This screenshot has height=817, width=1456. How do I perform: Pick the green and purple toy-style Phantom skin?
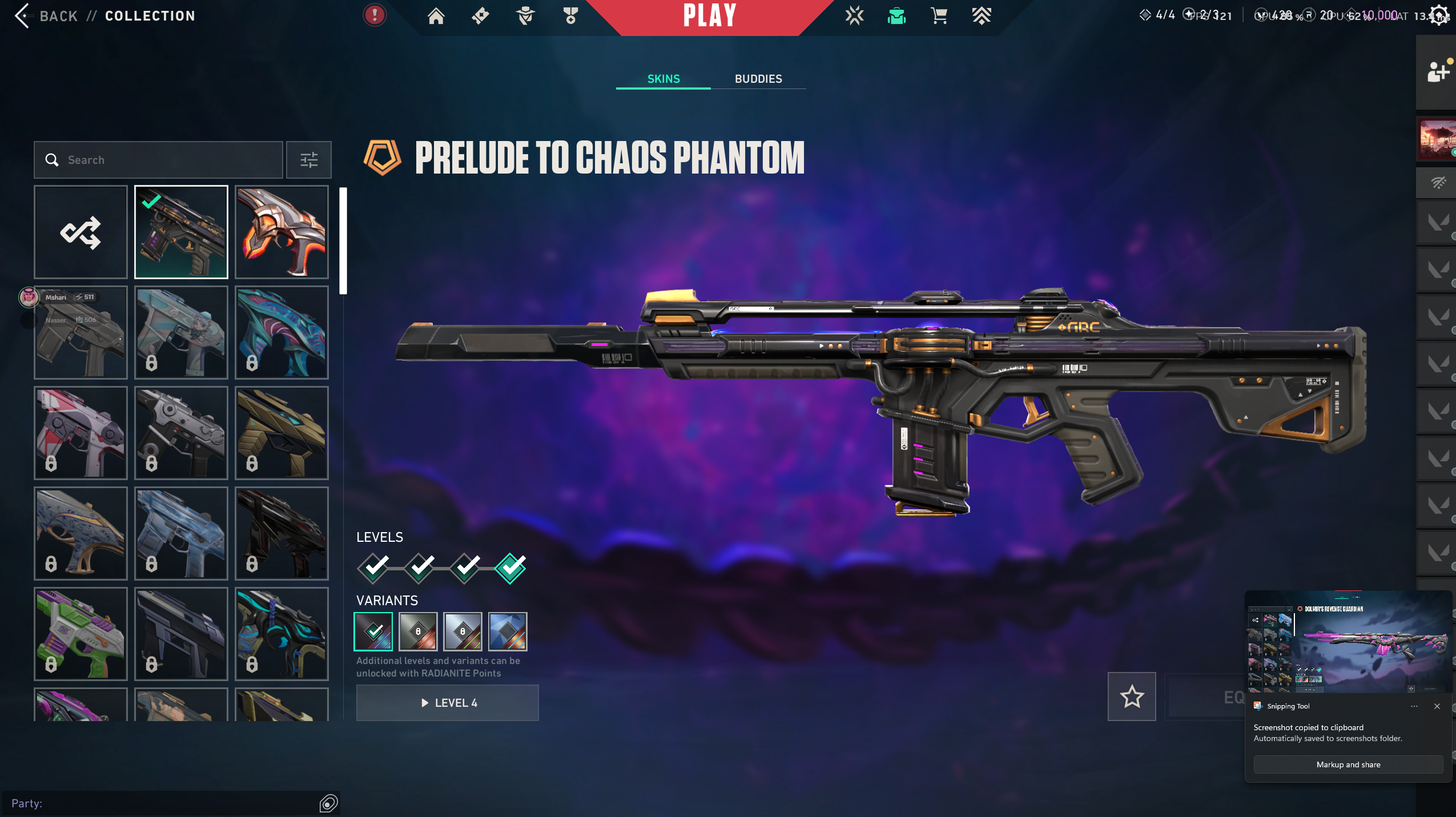[81, 634]
